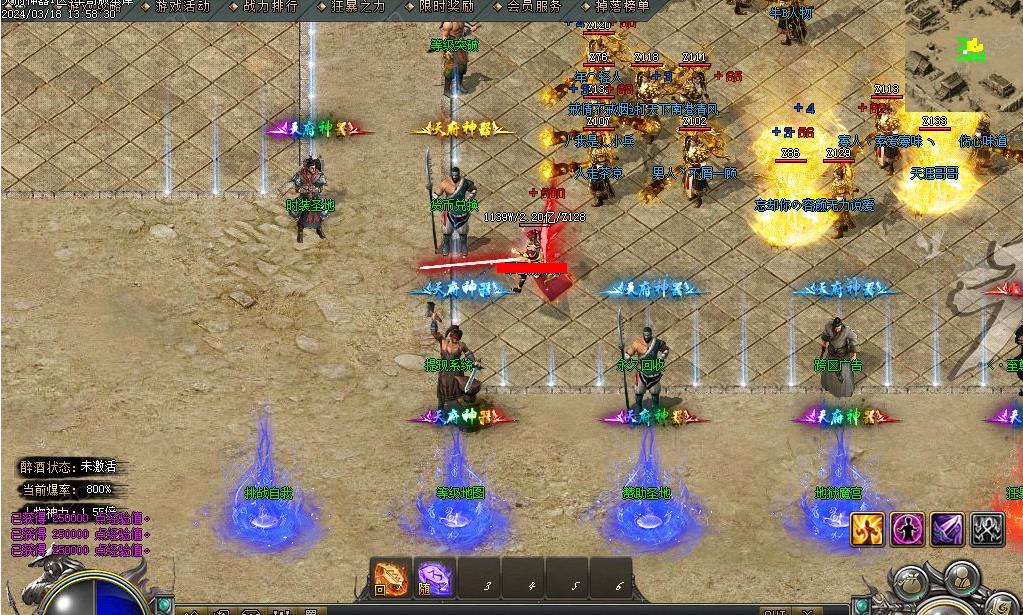Viewport: 1023px width, 615px height.
Task: Activate the golden slash skill icon
Action: (x=867, y=529)
